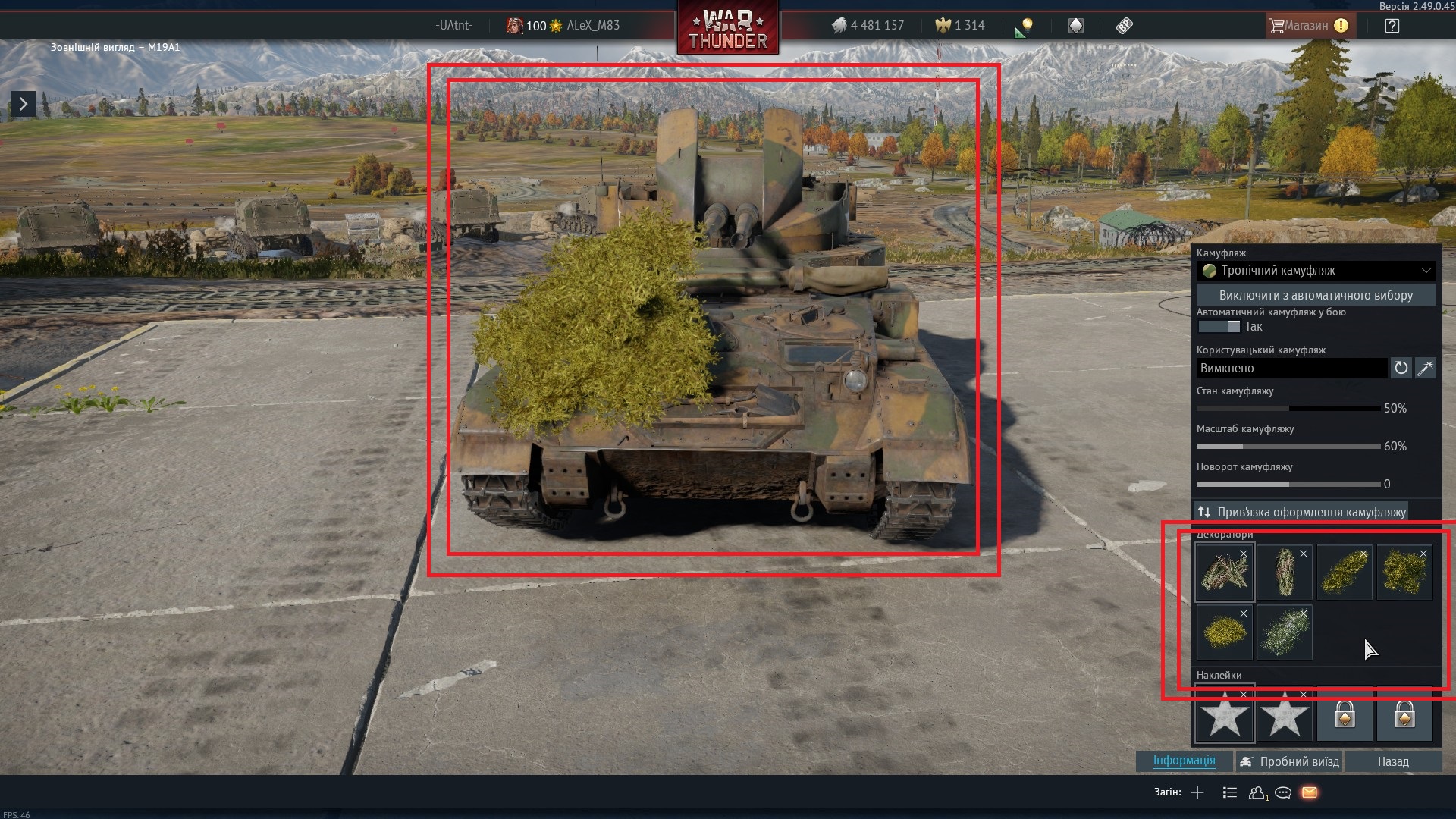Select the first star decal slot
This screenshot has width=1456, height=819.
1224,714
